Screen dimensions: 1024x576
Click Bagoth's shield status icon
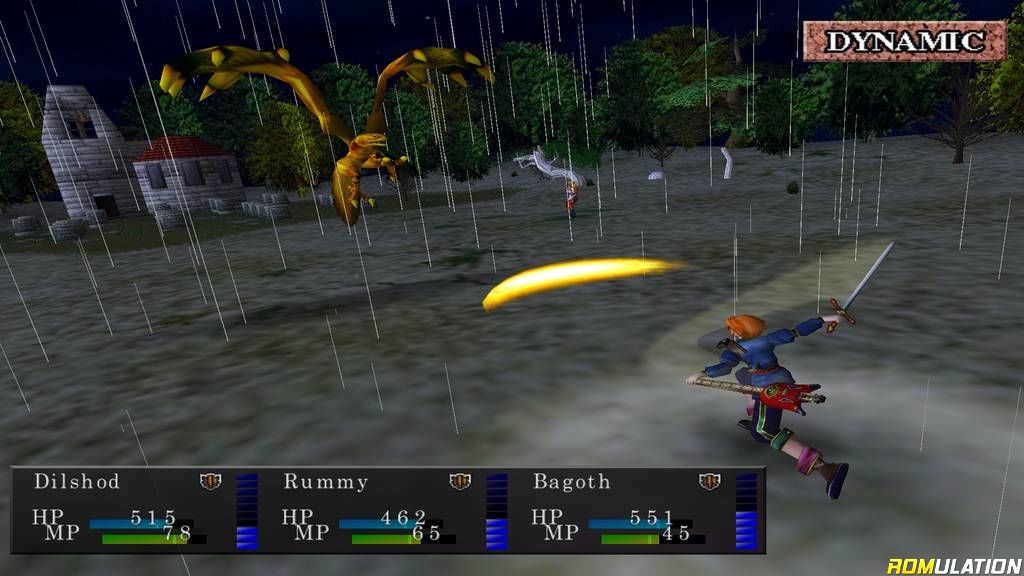(710, 482)
